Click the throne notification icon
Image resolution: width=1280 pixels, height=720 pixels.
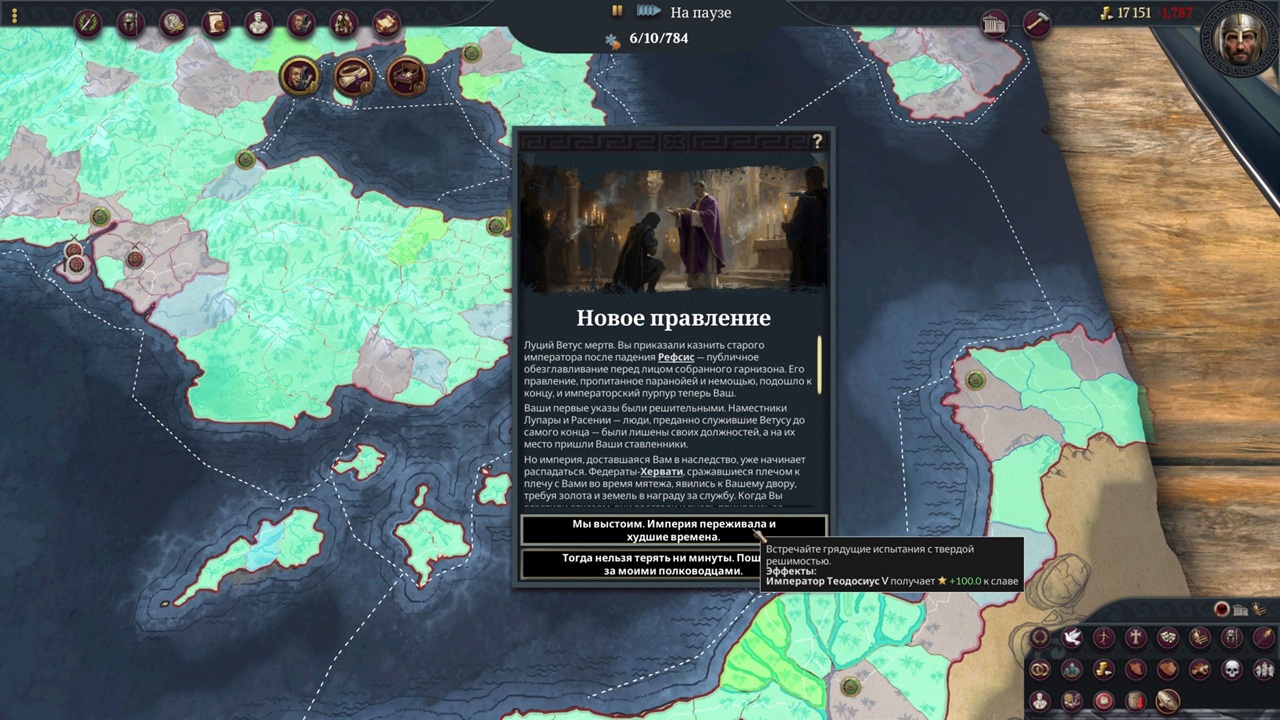[406, 76]
